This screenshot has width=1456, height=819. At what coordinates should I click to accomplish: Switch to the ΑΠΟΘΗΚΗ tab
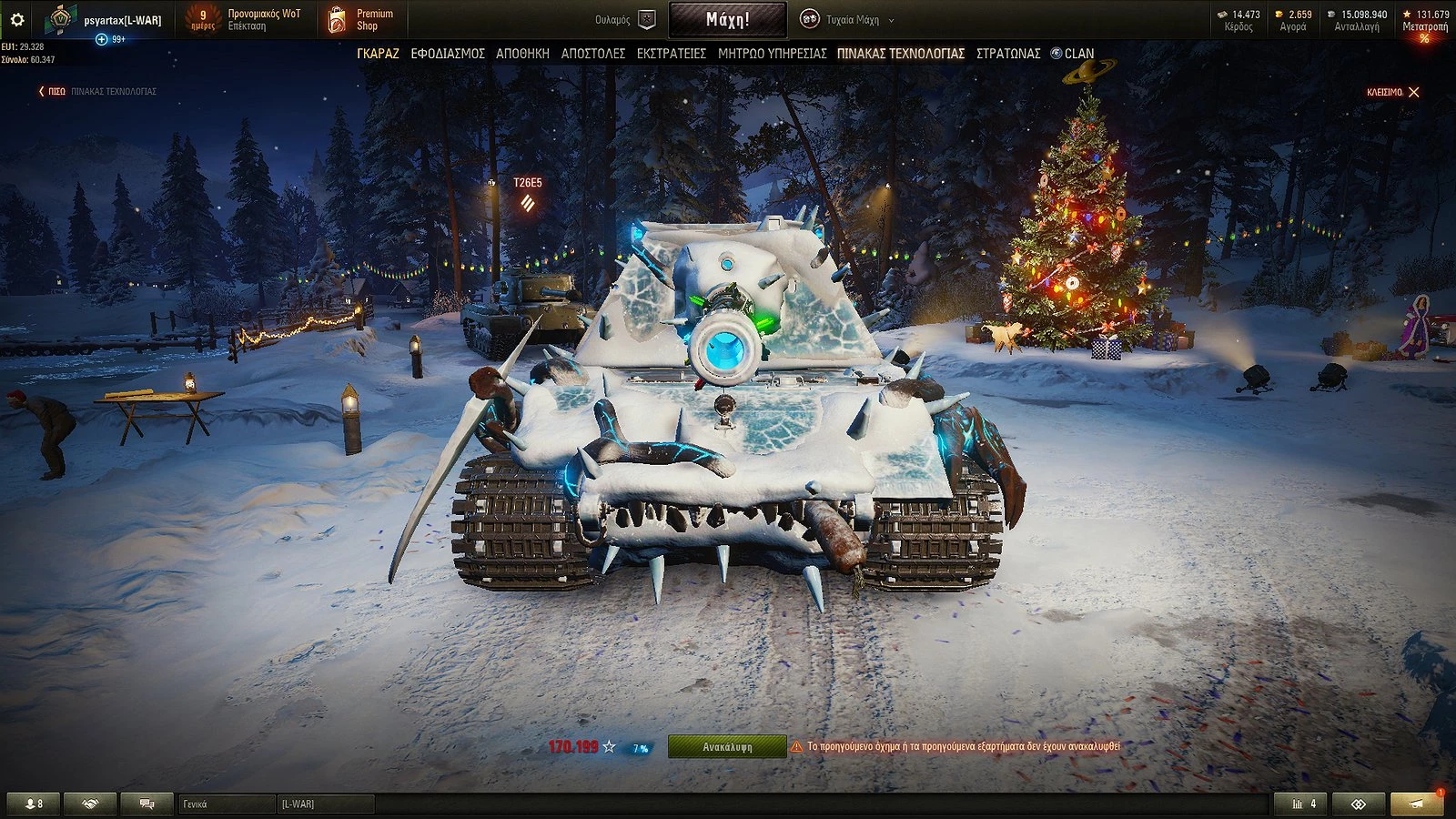(x=524, y=54)
